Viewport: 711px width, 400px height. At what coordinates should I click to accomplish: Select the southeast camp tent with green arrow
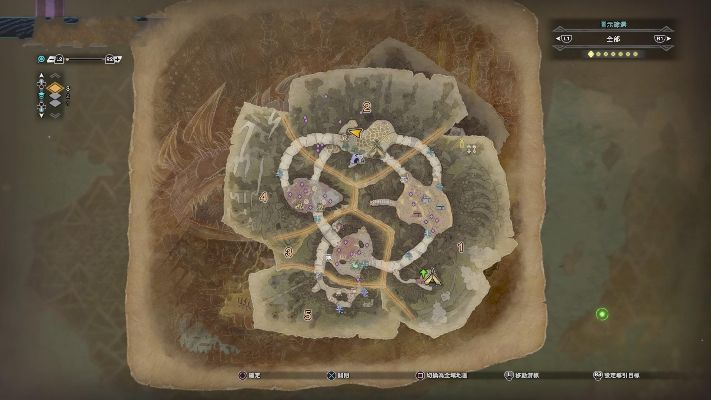432,276
